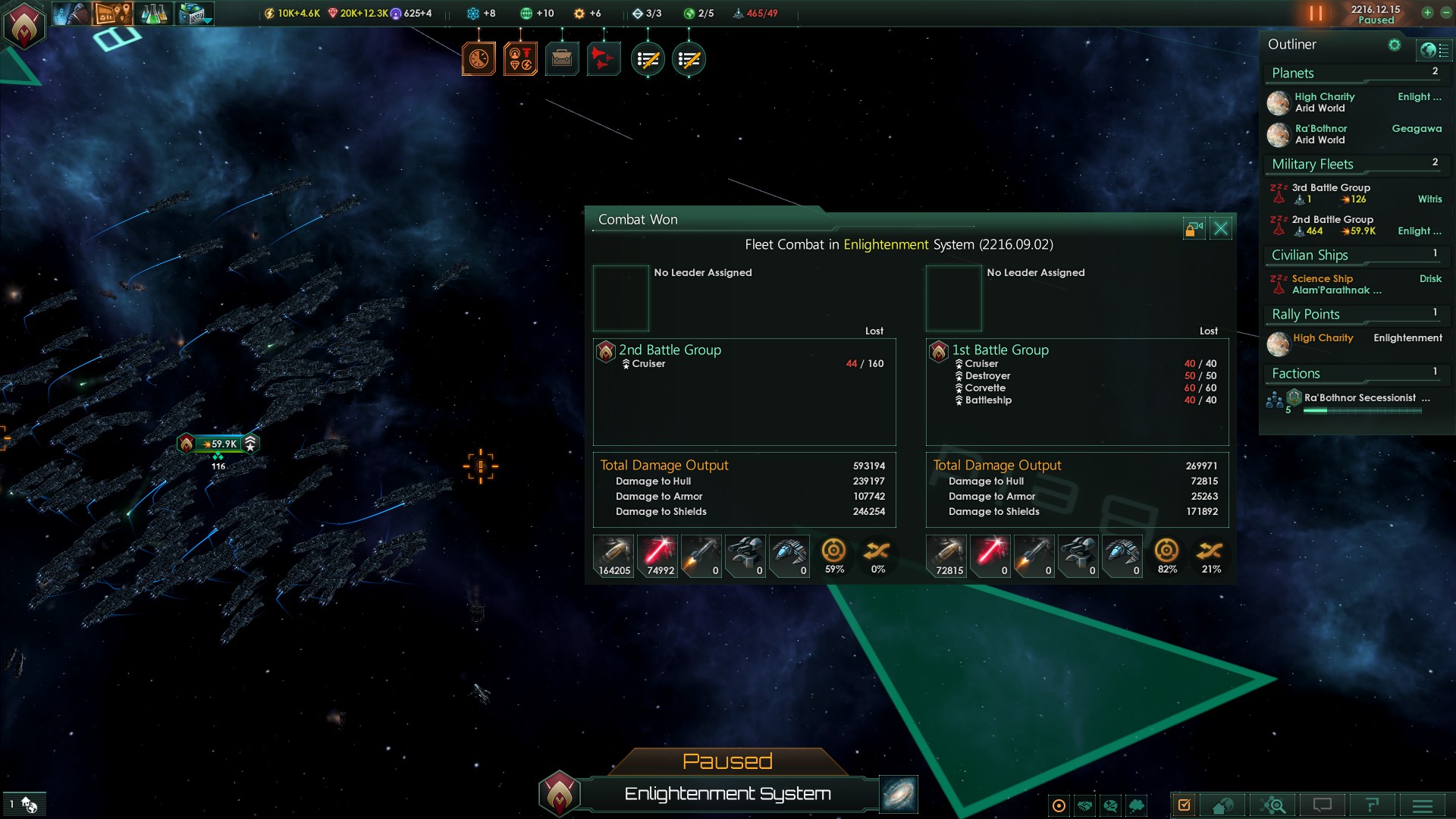Decrease game speed with minus button
This screenshot has height=819, width=1456.
pos(1445,13)
